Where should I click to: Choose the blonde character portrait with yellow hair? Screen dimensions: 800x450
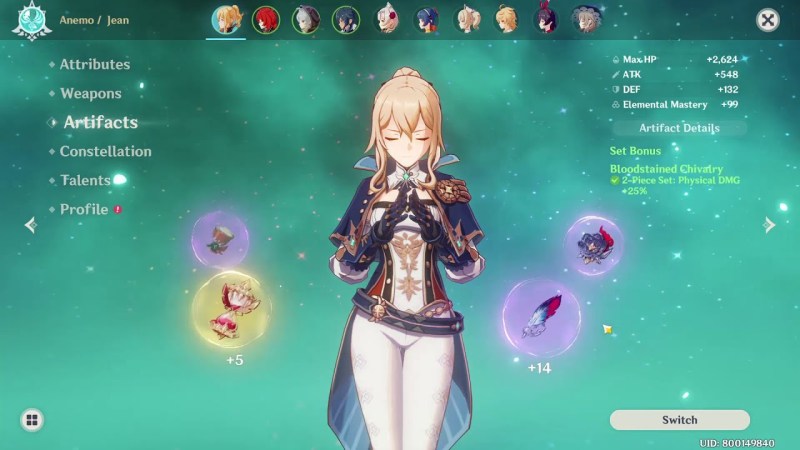[x=507, y=20]
